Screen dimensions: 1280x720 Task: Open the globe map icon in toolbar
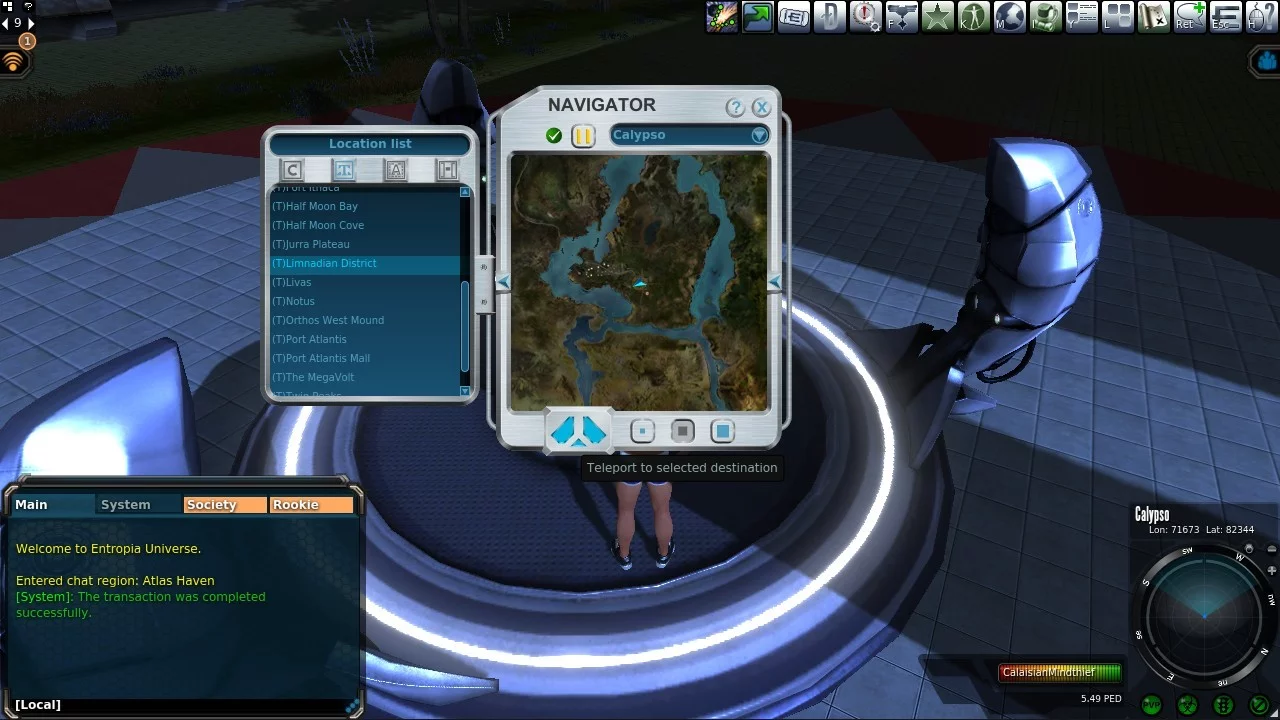coord(1009,16)
